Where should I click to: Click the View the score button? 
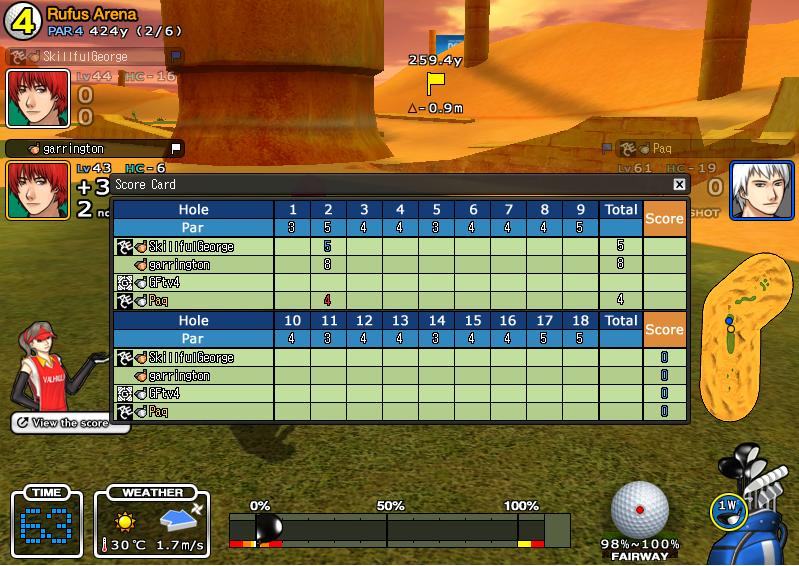(70, 423)
